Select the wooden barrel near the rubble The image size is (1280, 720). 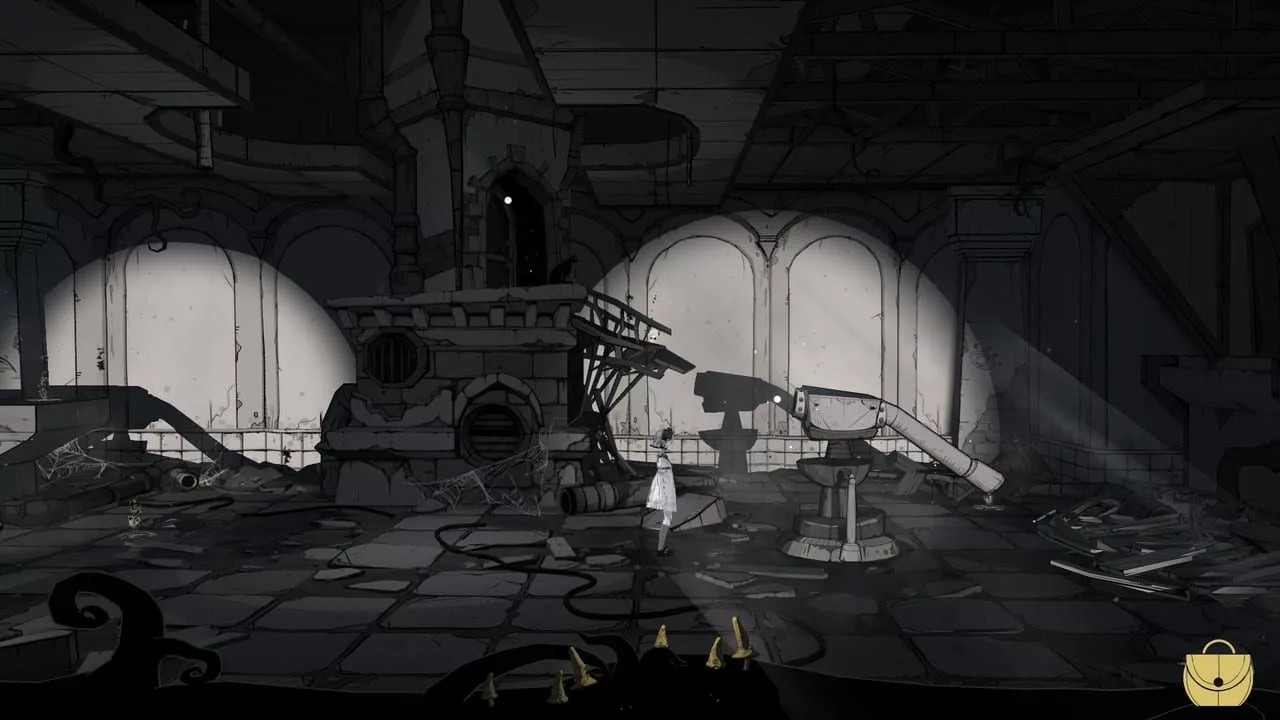click(x=592, y=497)
